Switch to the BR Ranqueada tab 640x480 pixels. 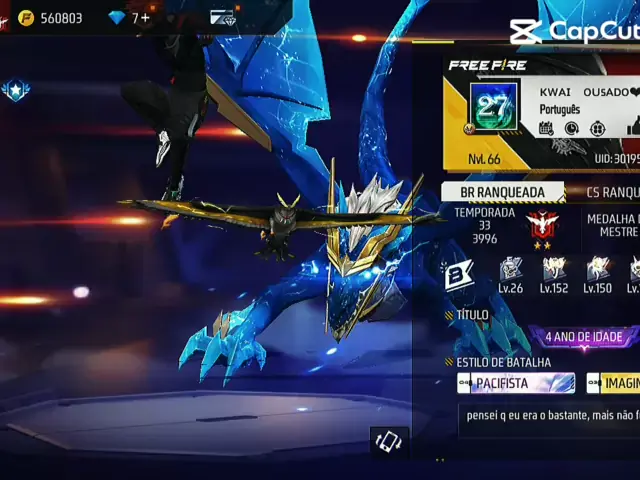click(x=502, y=192)
